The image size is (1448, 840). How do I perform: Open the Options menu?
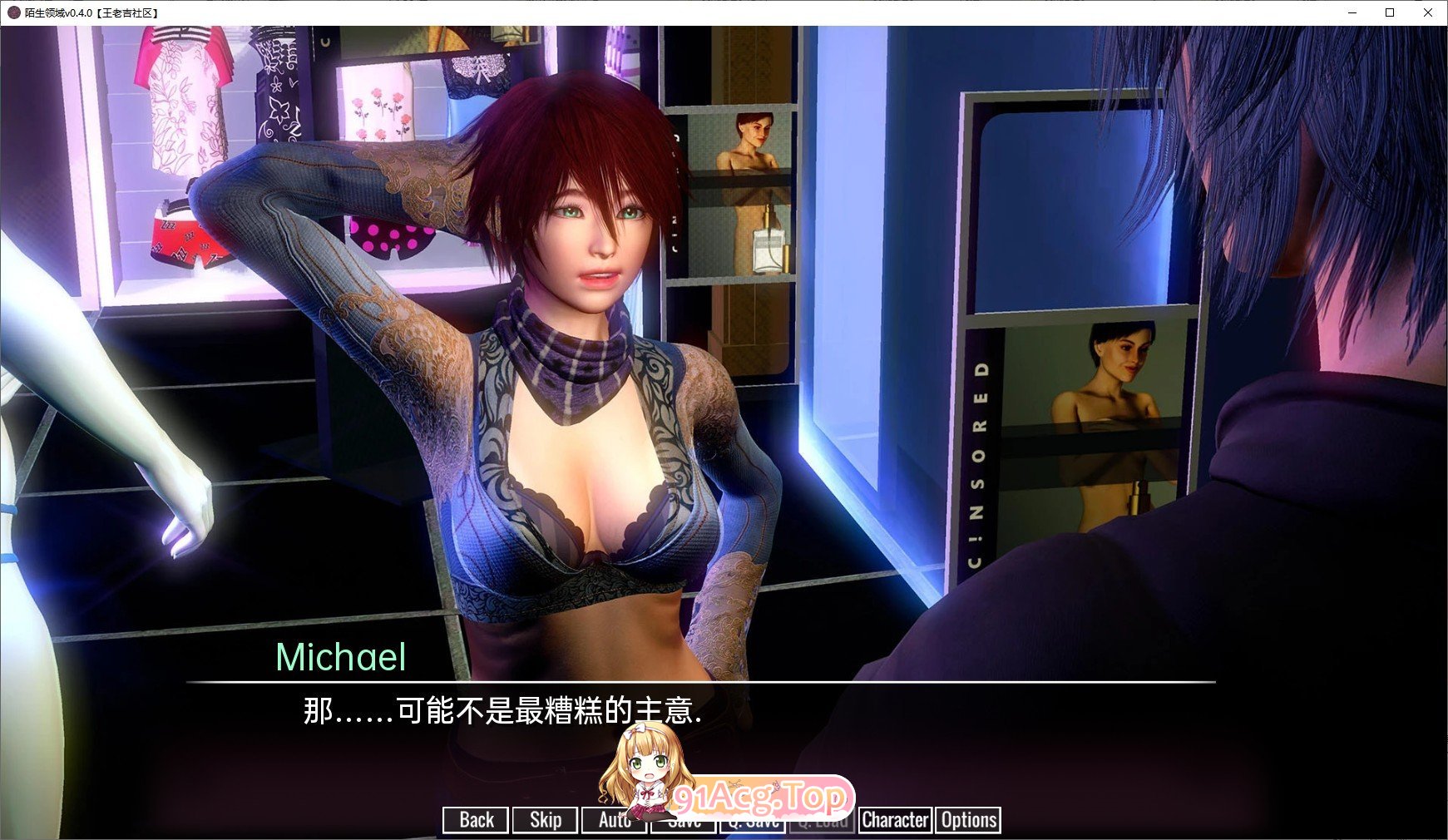point(967,820)
